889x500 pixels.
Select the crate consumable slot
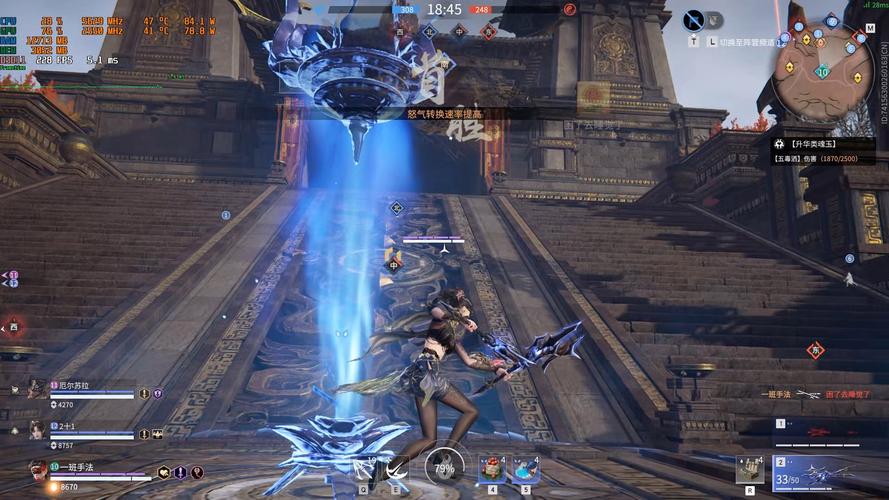(749, 469)
